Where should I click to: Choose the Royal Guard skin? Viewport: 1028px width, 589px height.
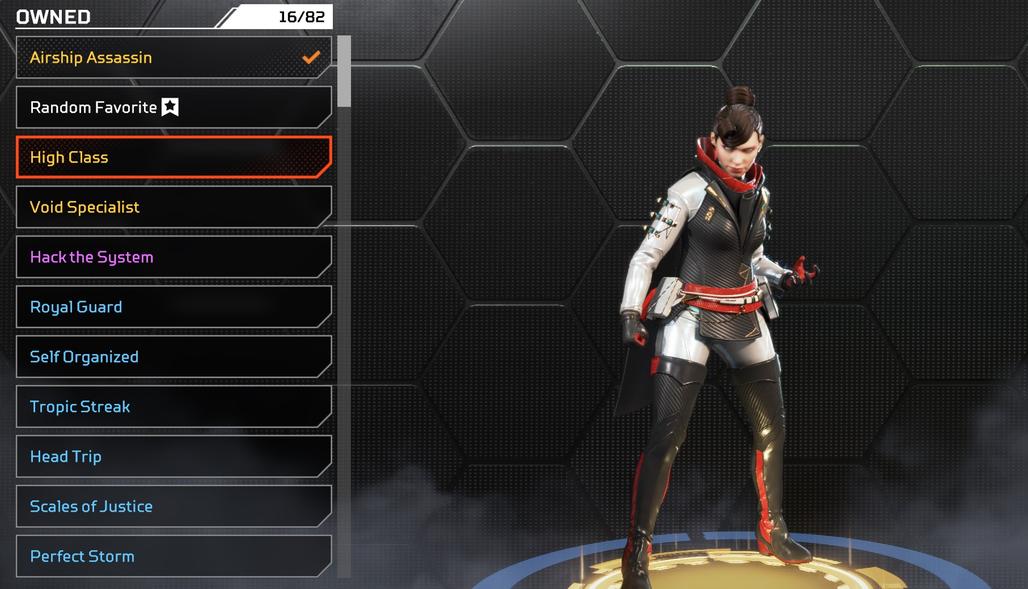[x=173, y=307]
